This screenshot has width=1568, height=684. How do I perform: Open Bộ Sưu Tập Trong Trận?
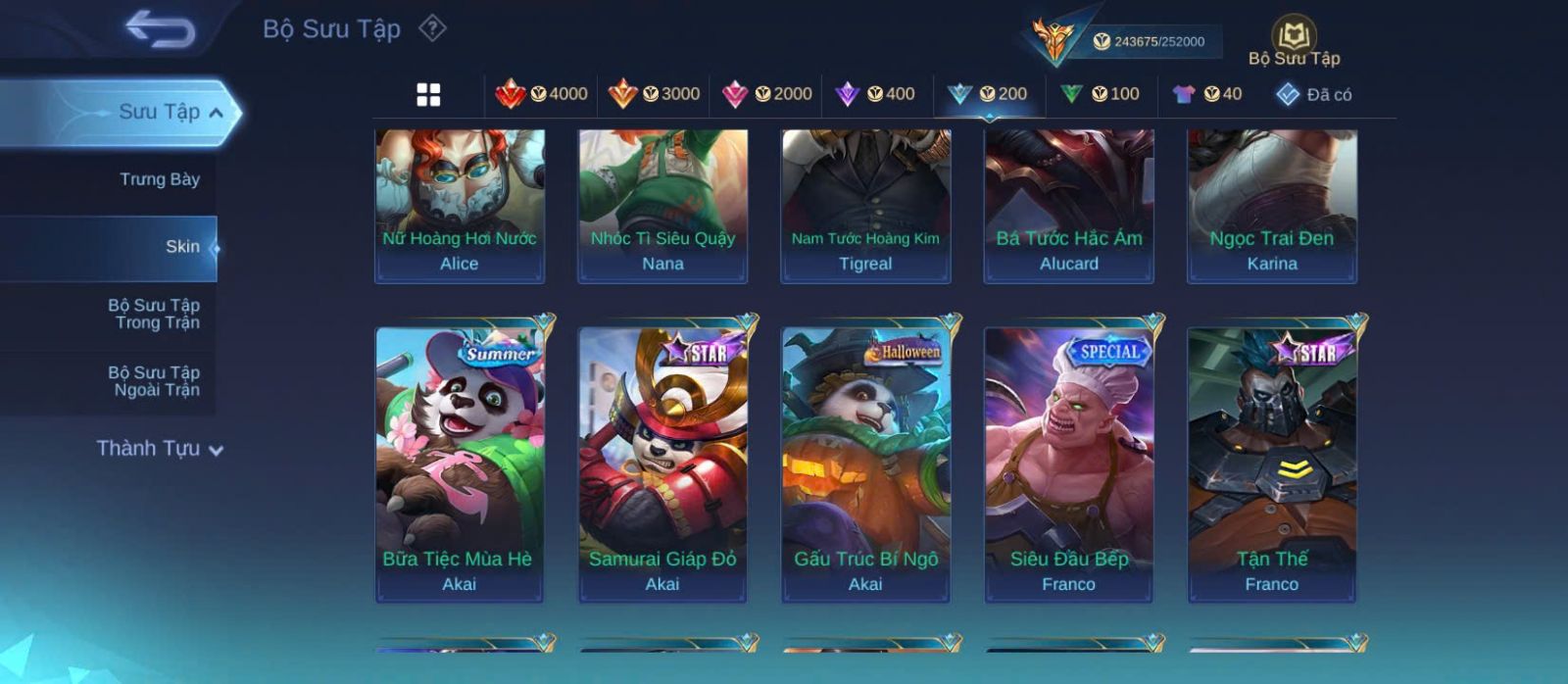(155, 315)
